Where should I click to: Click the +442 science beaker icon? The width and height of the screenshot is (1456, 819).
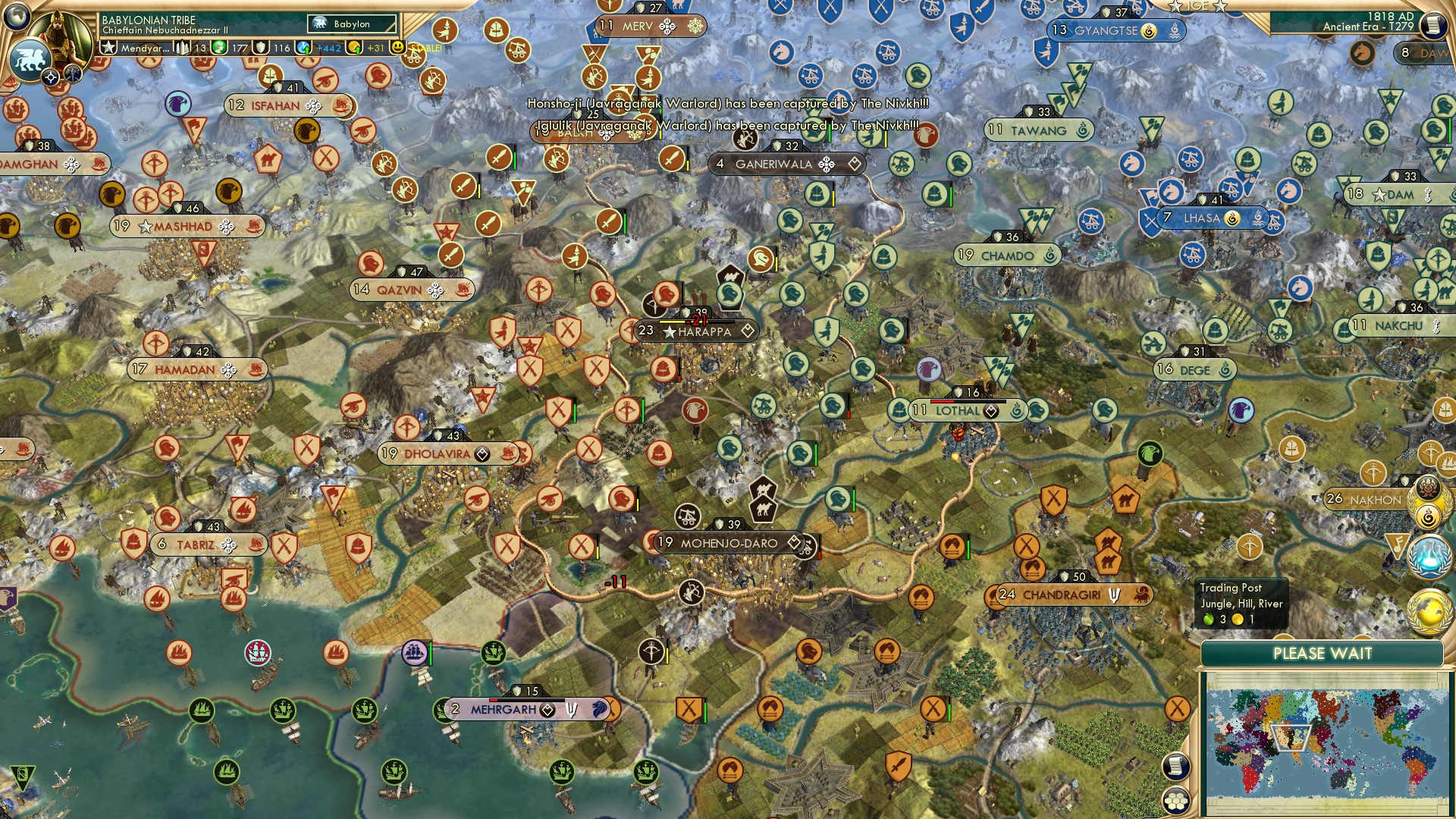click(302, 47)
